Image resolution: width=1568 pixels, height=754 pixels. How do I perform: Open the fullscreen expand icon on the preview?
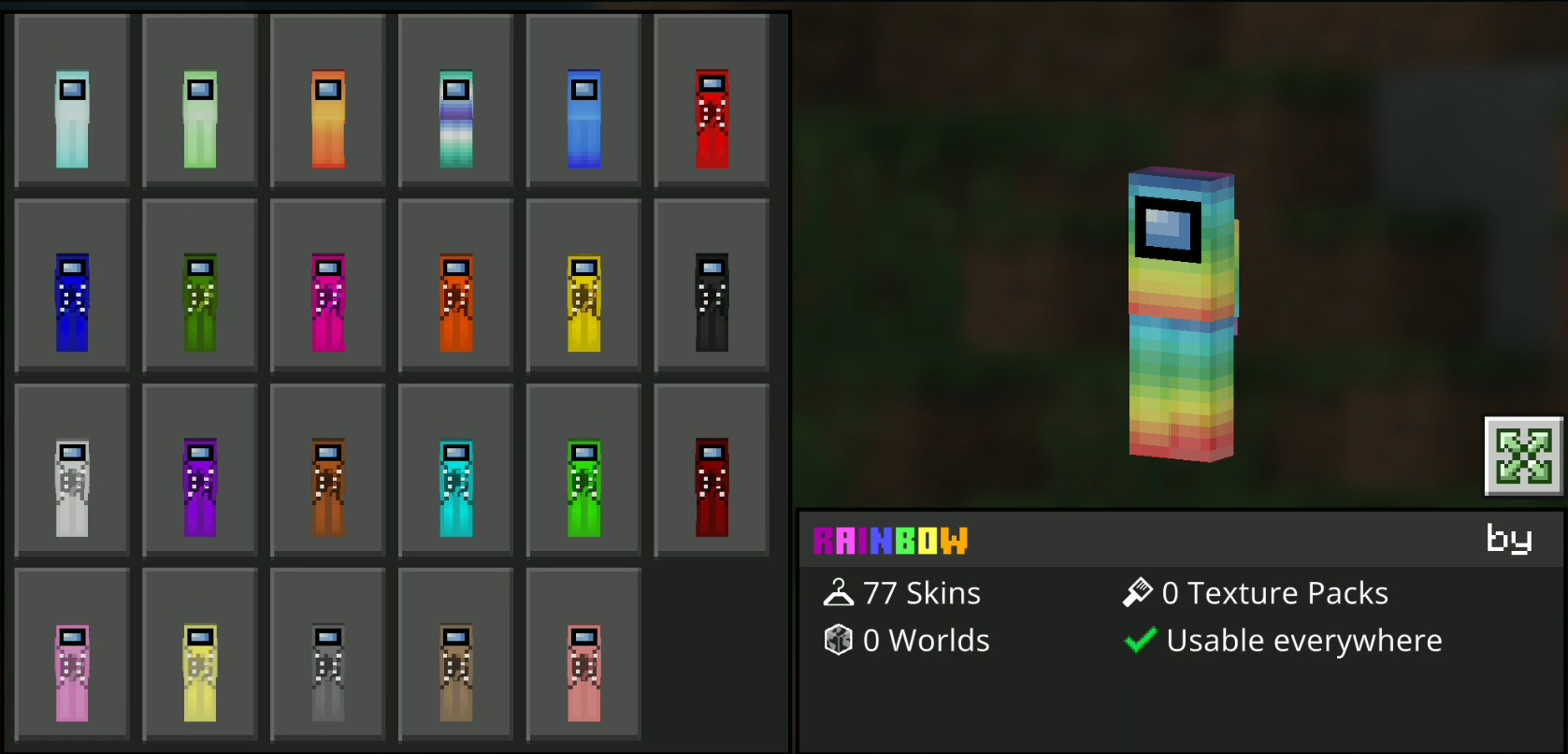pyautogui.click(x=1523, y=457)
